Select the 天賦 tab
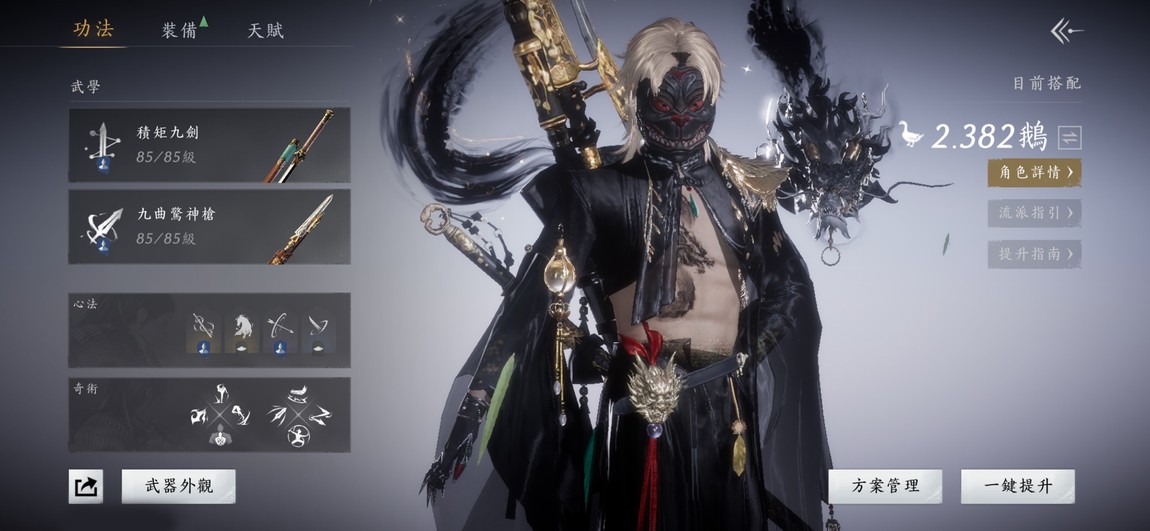The height and width of the screenshot is (531, 1150). pos(266,30)
